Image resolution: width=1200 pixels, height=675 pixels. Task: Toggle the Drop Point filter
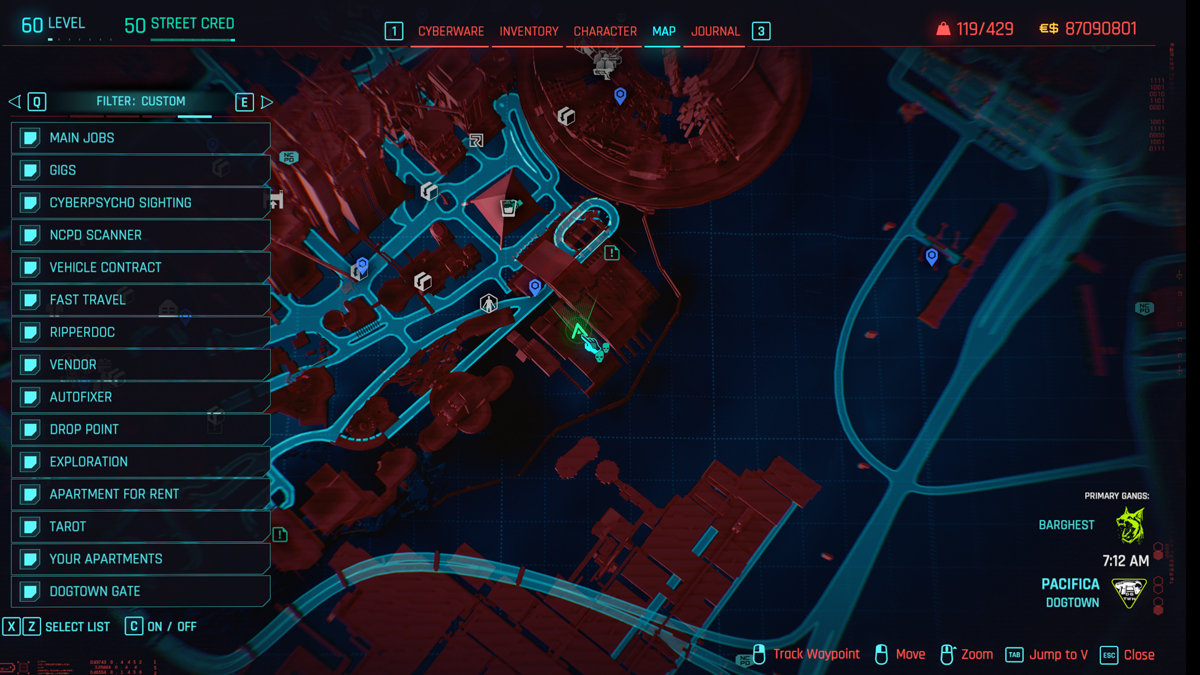tap(141, 429)
